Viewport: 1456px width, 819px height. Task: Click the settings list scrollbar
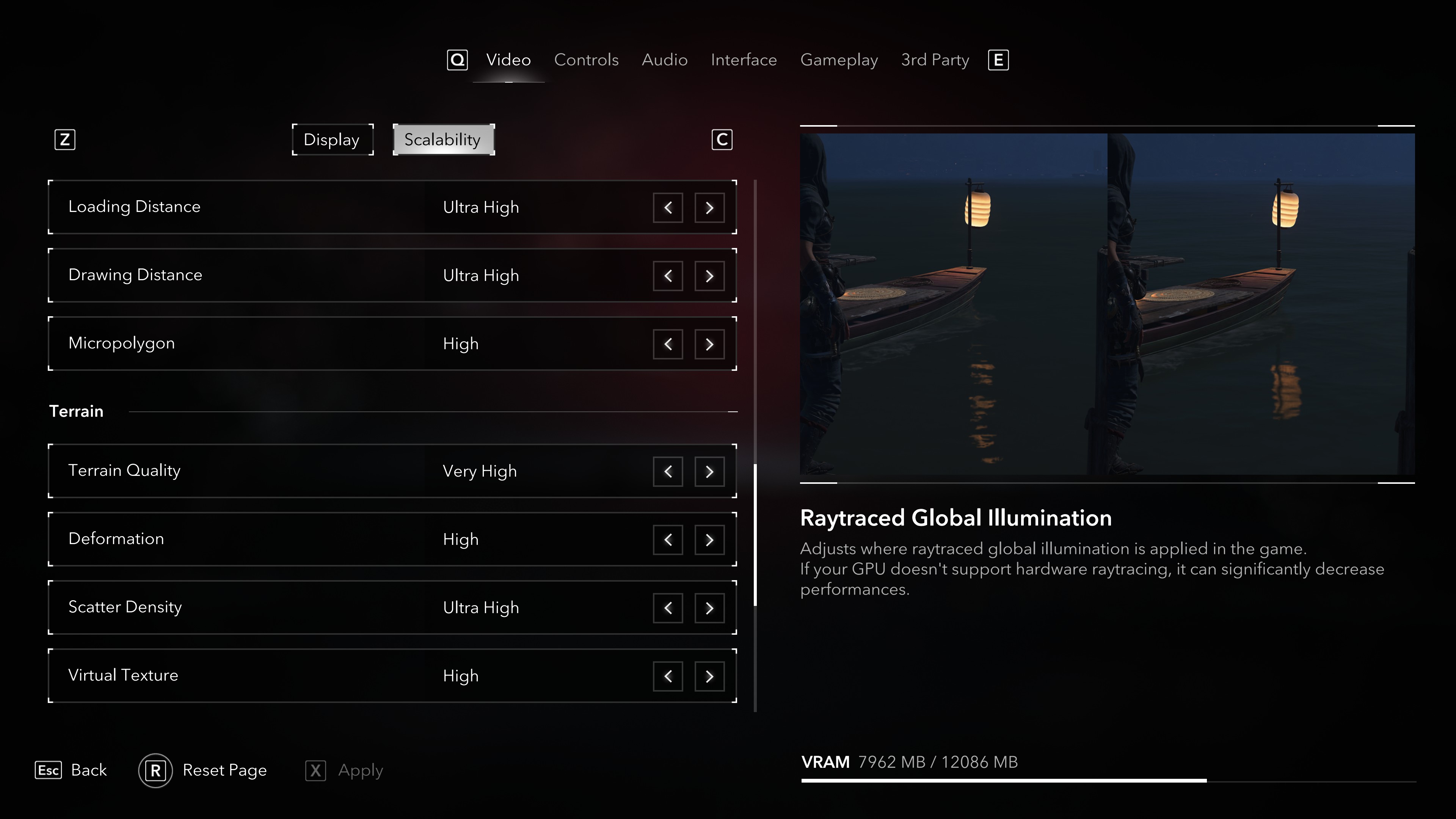coord(755,534)
